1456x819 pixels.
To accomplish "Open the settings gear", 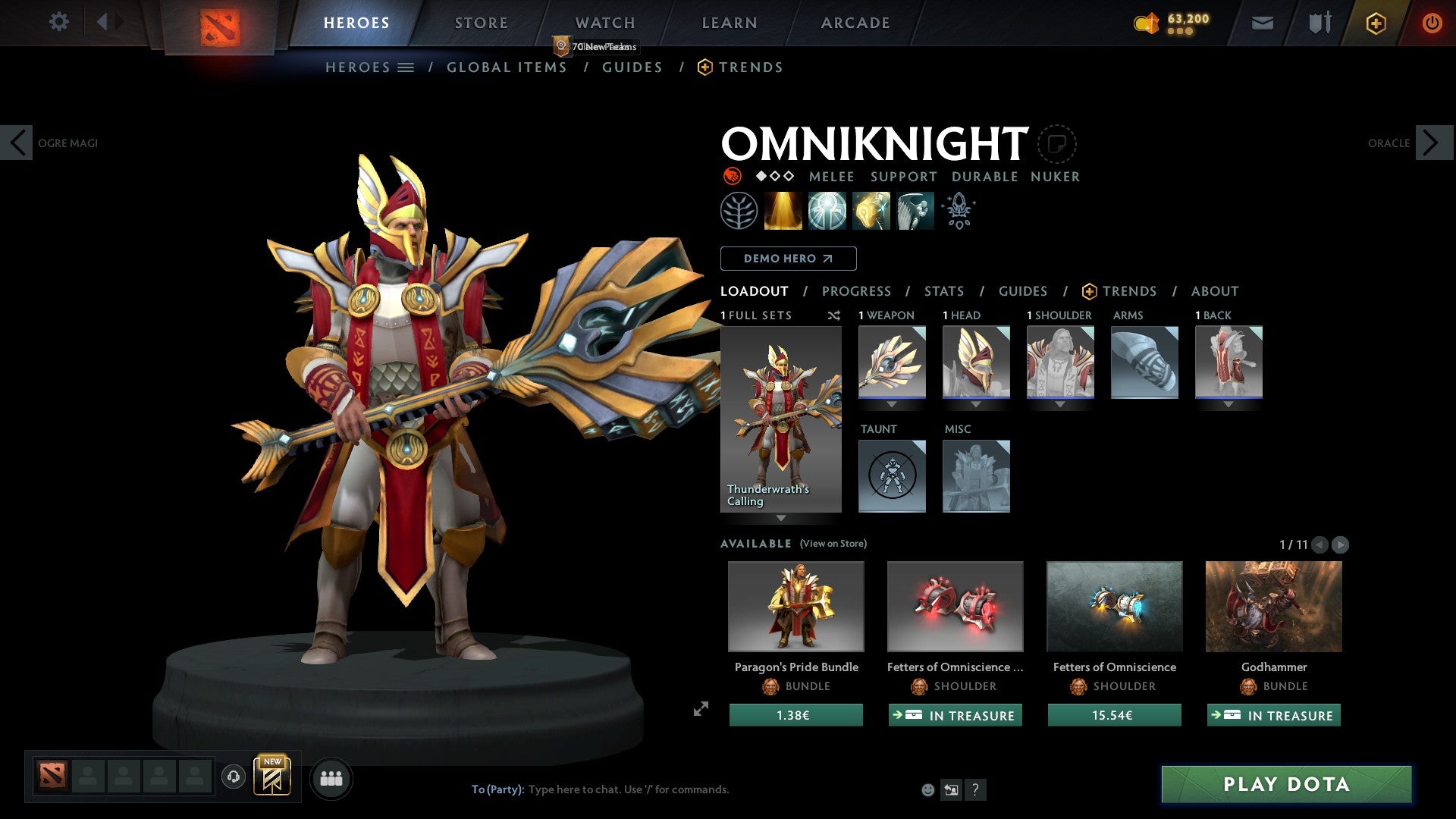I will (x=58, y=22).
